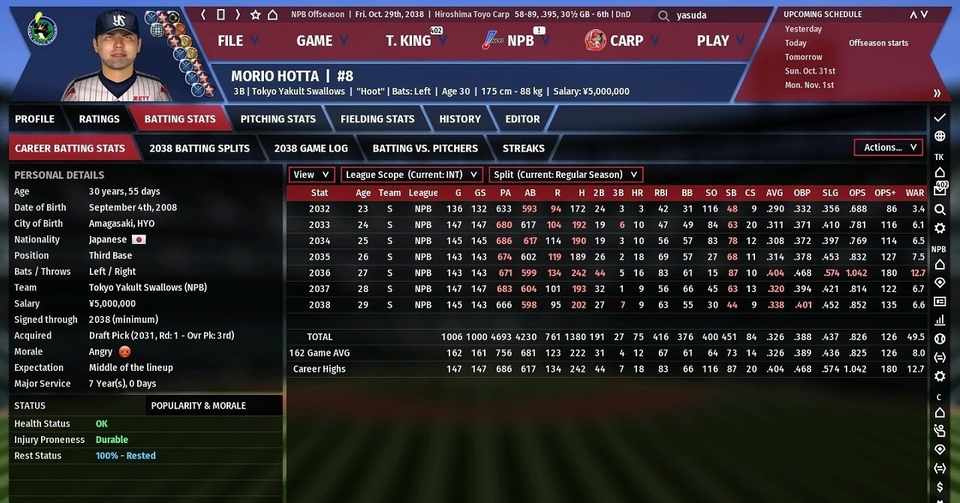
Task: Open the Fielding Stats tab
Action: [x=377, y=119]
